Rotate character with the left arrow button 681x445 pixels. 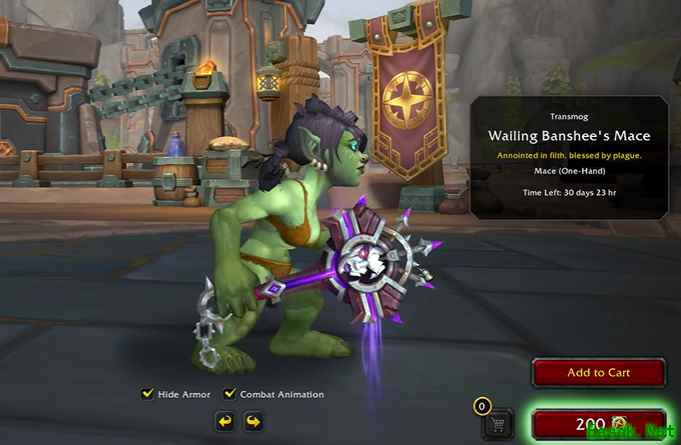click(x=224, y=421)
